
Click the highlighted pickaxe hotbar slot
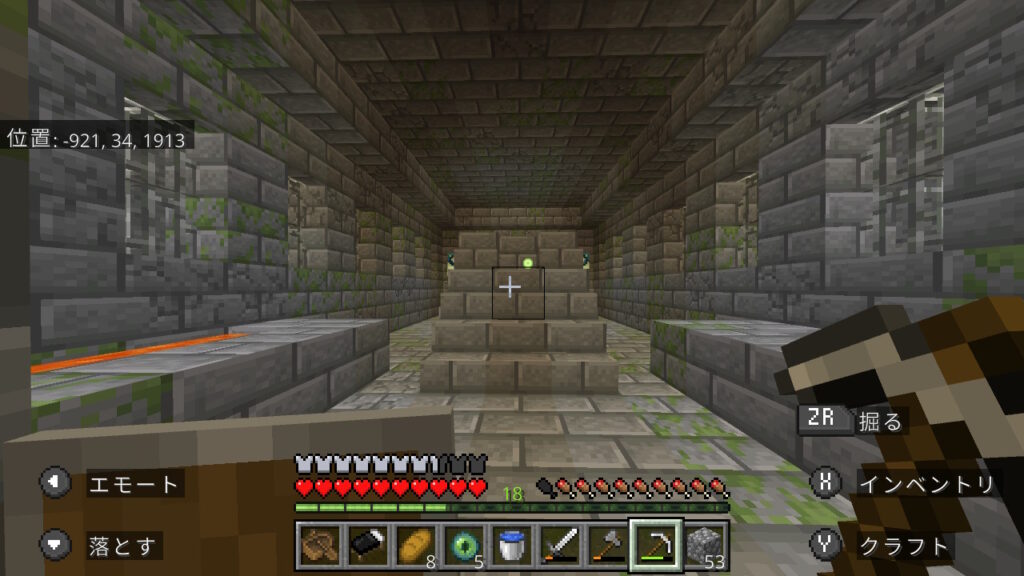tap(655, 545)
